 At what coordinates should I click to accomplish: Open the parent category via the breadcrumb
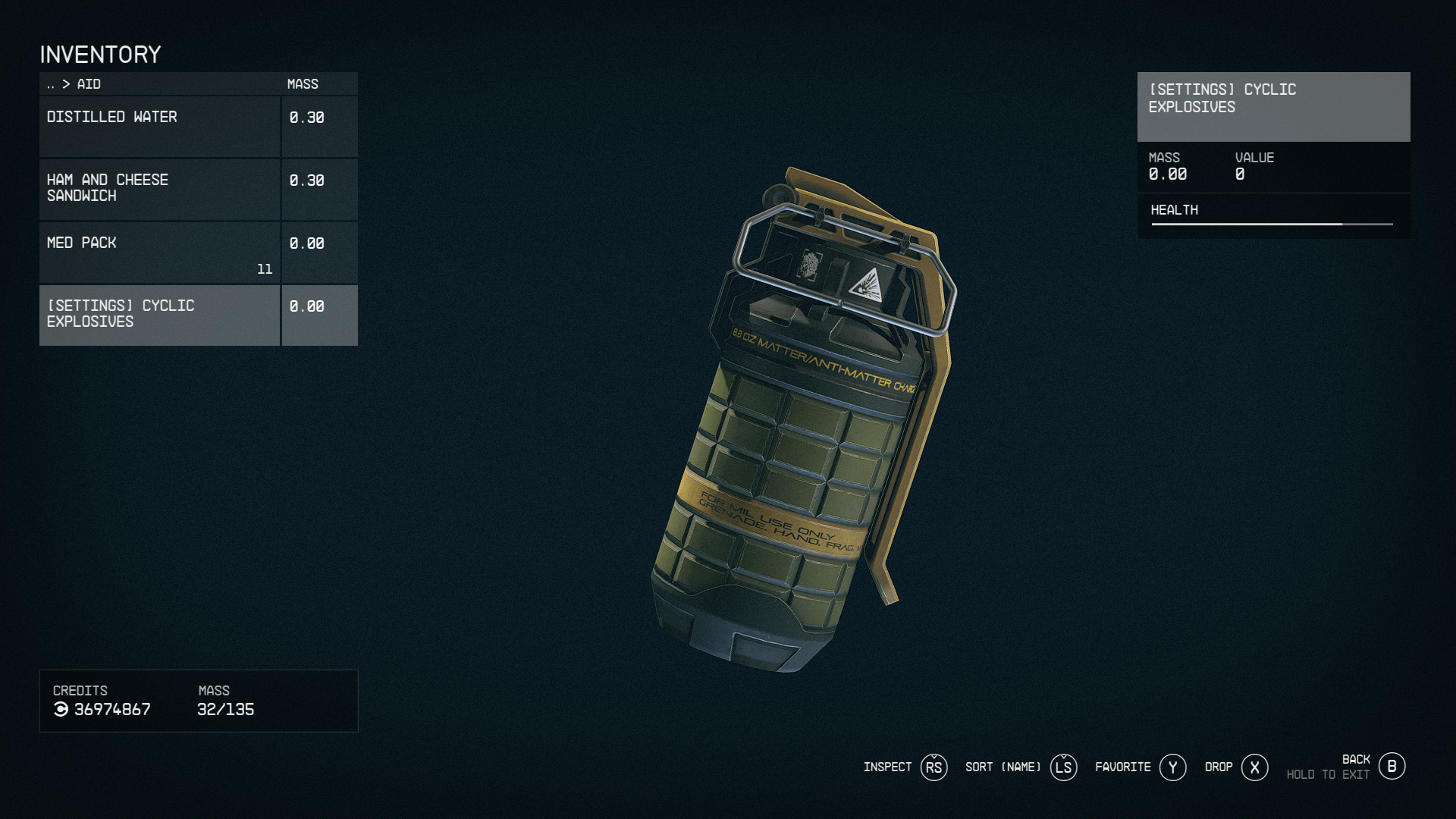51,84
